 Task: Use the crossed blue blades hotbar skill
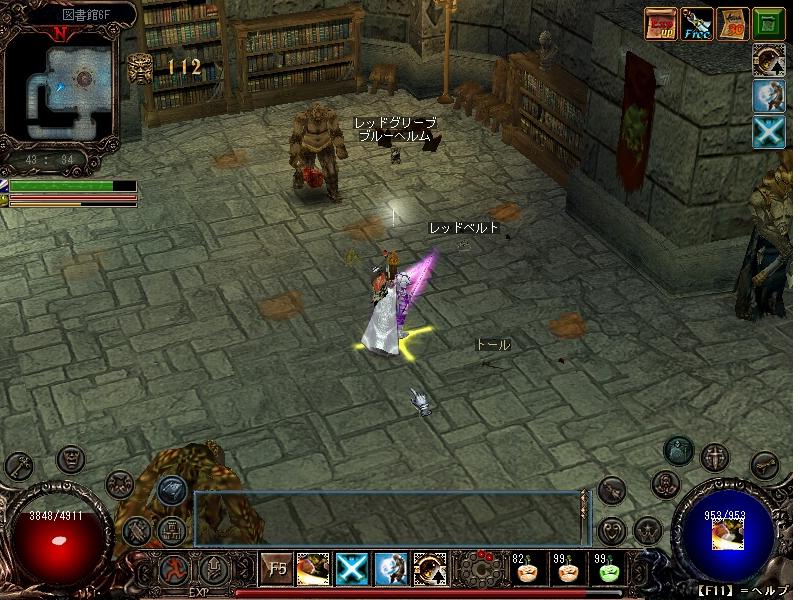click(352, 569)
